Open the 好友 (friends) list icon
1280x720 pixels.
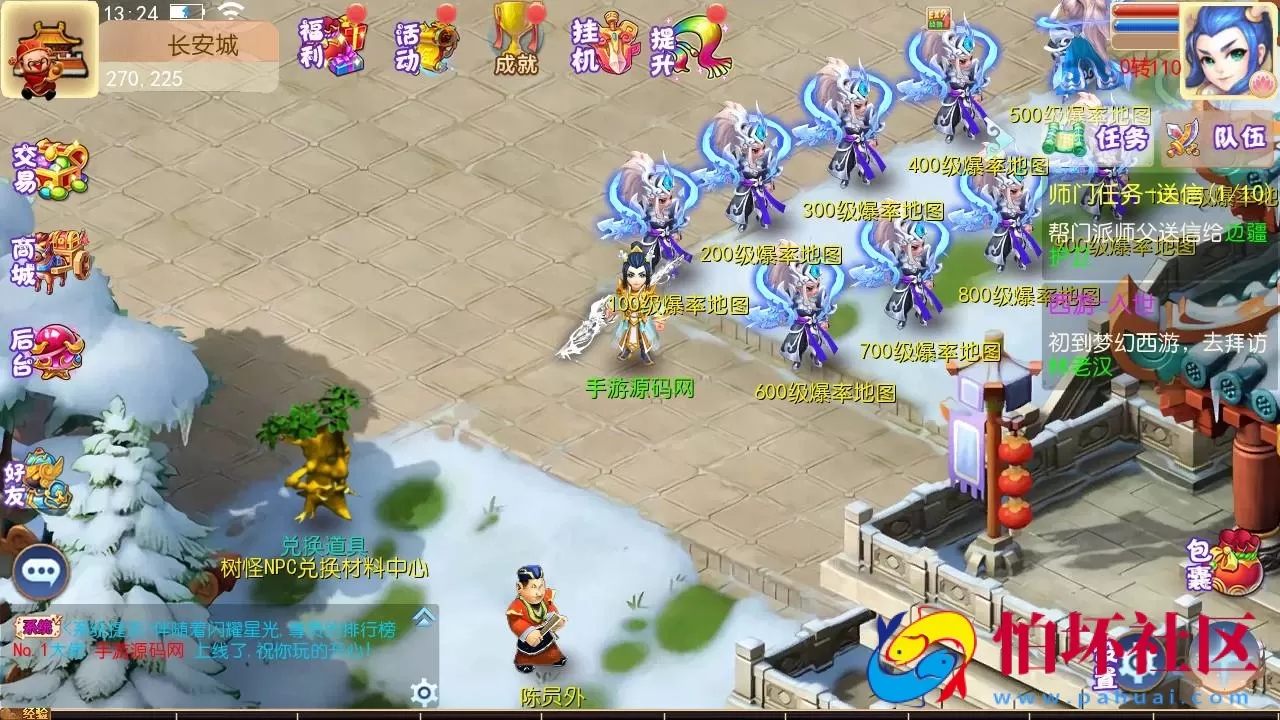(40, 480)
